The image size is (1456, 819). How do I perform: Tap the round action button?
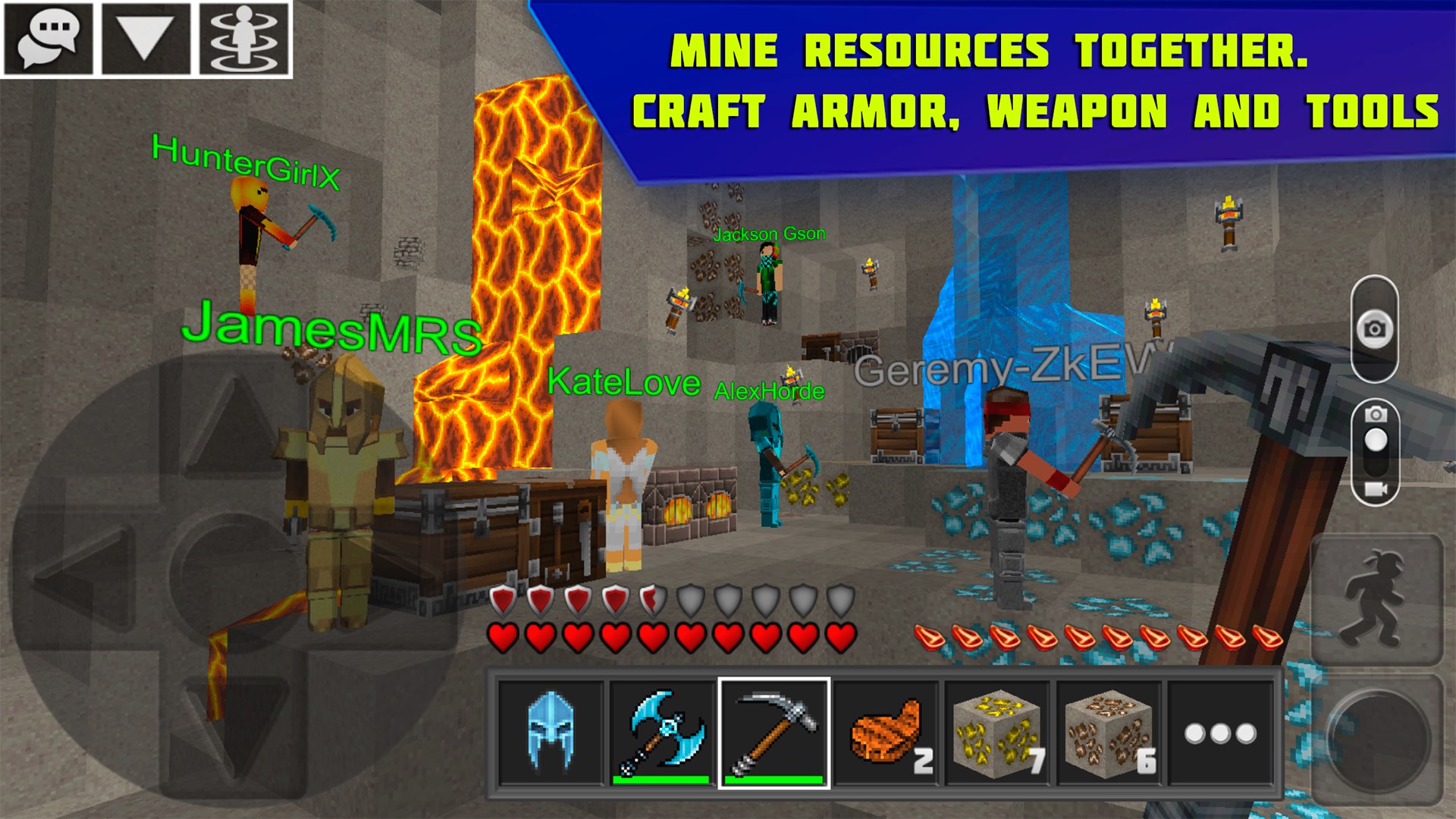[1376, 739]
